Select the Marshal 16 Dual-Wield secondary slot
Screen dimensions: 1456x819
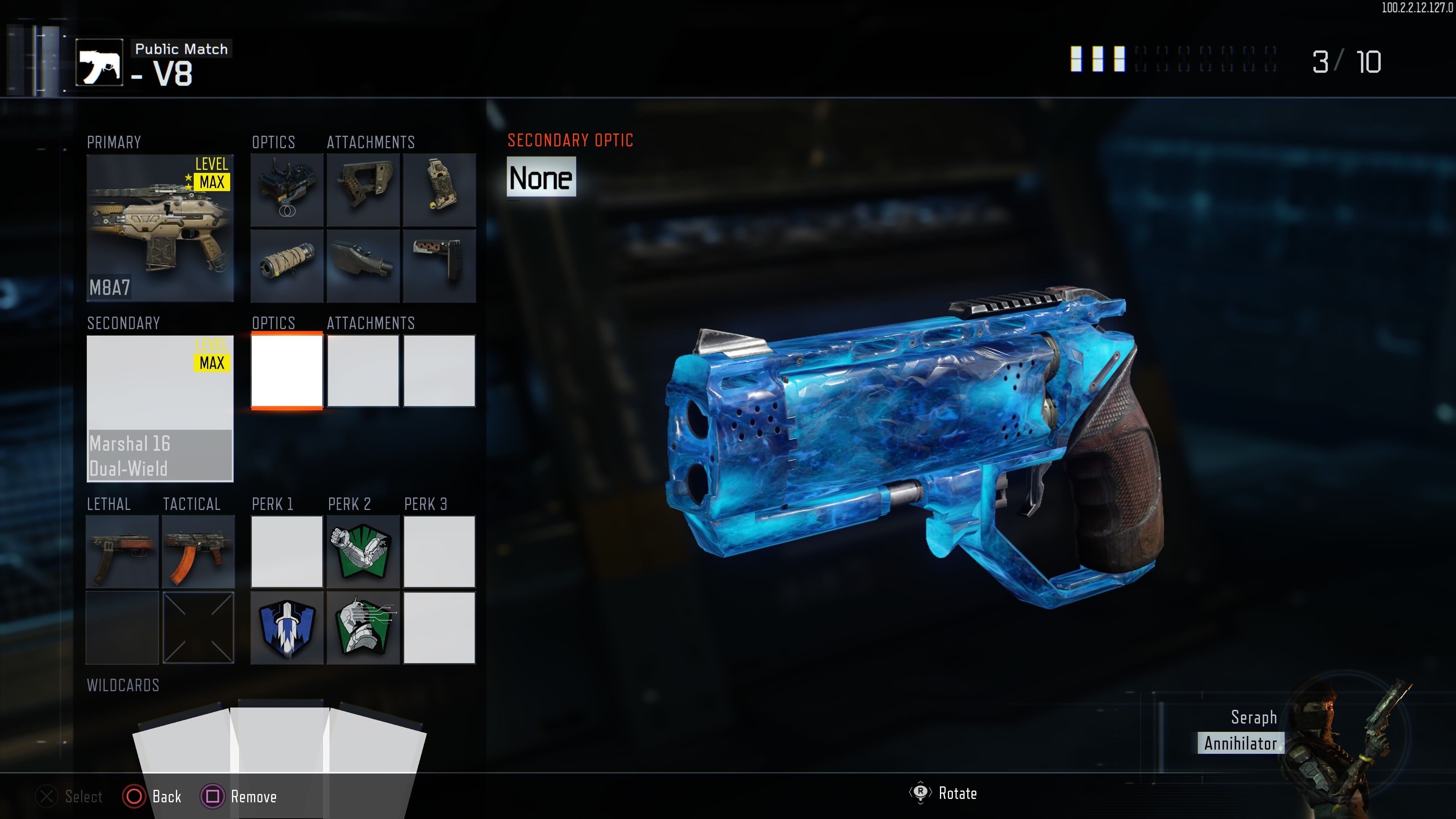coord(160,408)
